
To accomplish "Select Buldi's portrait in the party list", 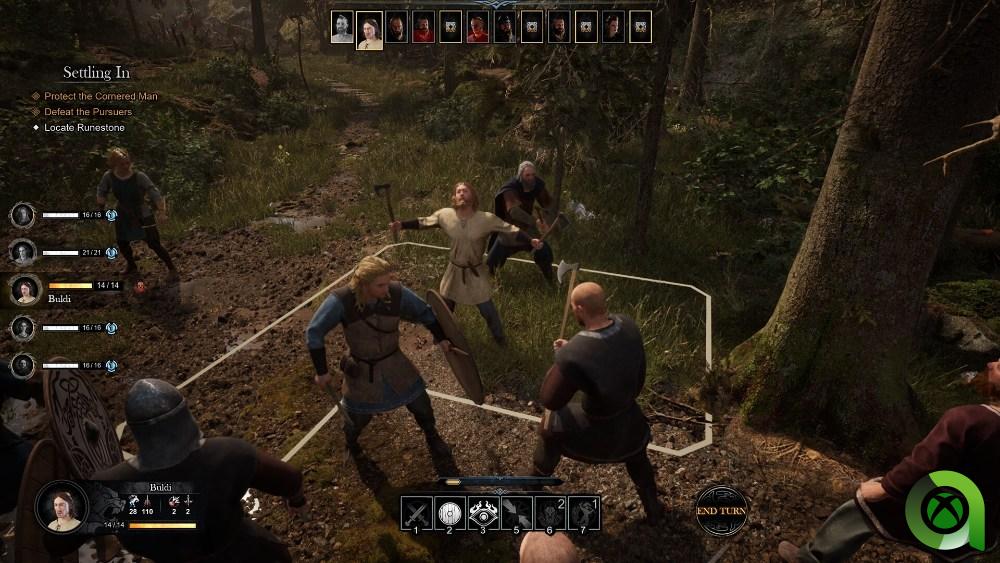I will tap(24, 289).
